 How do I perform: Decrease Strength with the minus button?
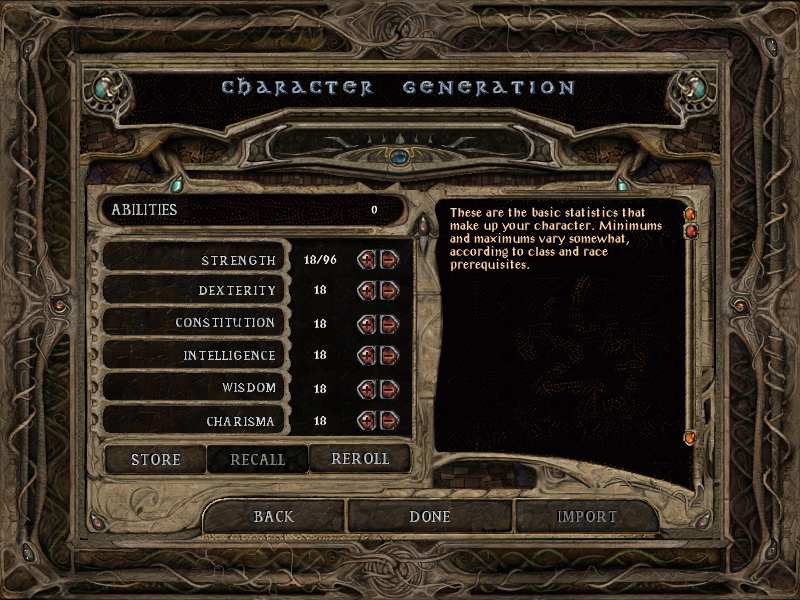click(x=388, y=260)
